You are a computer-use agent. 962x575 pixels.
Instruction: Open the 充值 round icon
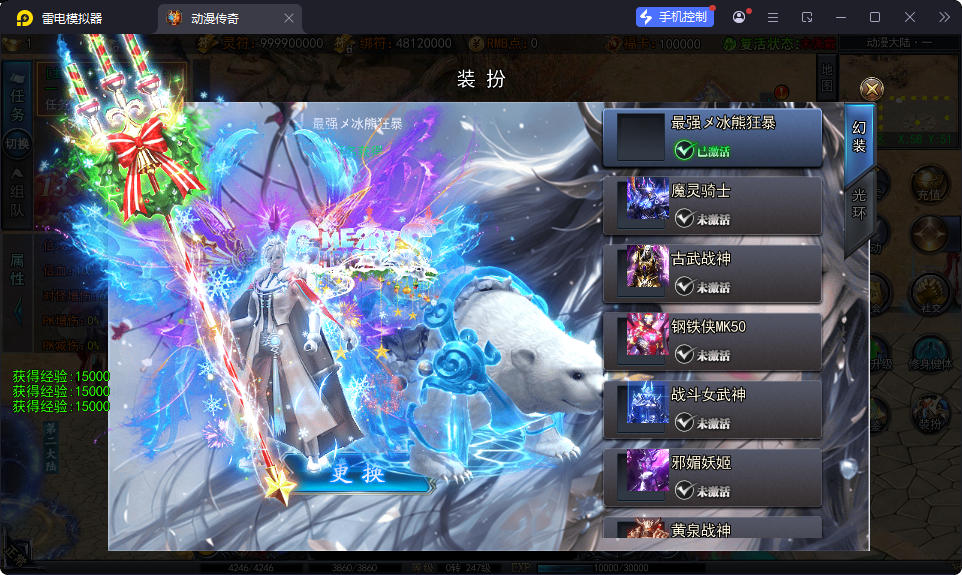(931, 184)
